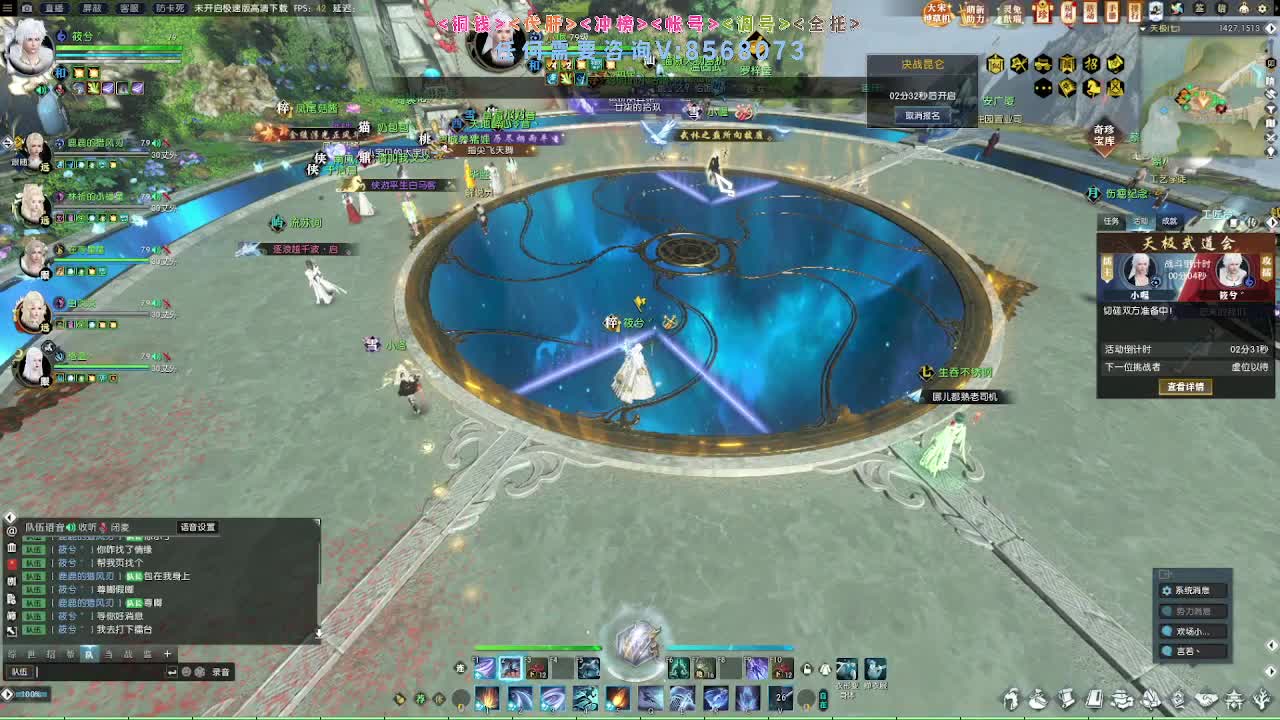This screenshot has width=1280, height=720.
Task: Click the first skill icon in the hotbar
Action: pyautogui.click(x=485, y=669)
